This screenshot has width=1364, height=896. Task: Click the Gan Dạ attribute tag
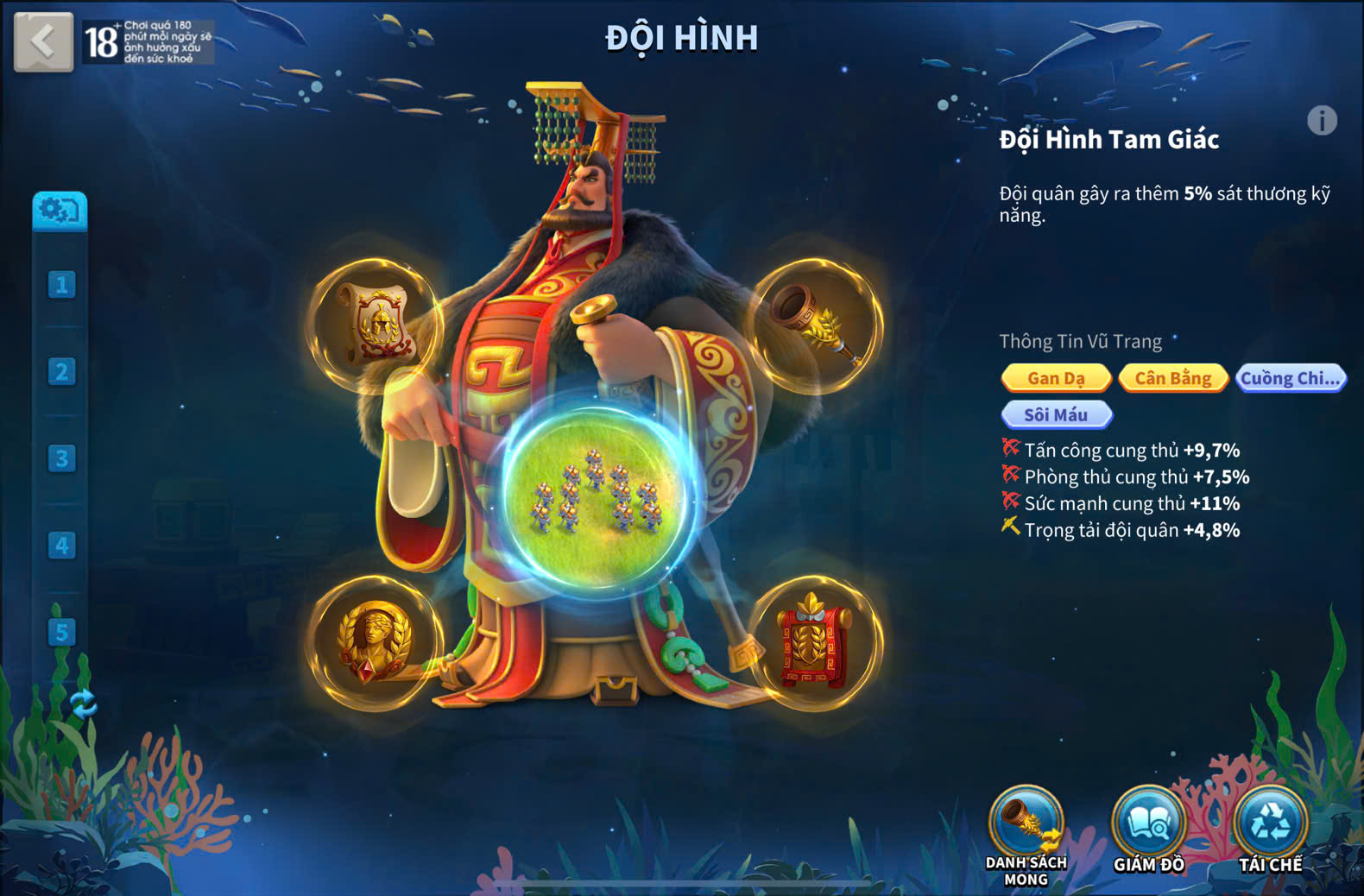coord(1056,378)
